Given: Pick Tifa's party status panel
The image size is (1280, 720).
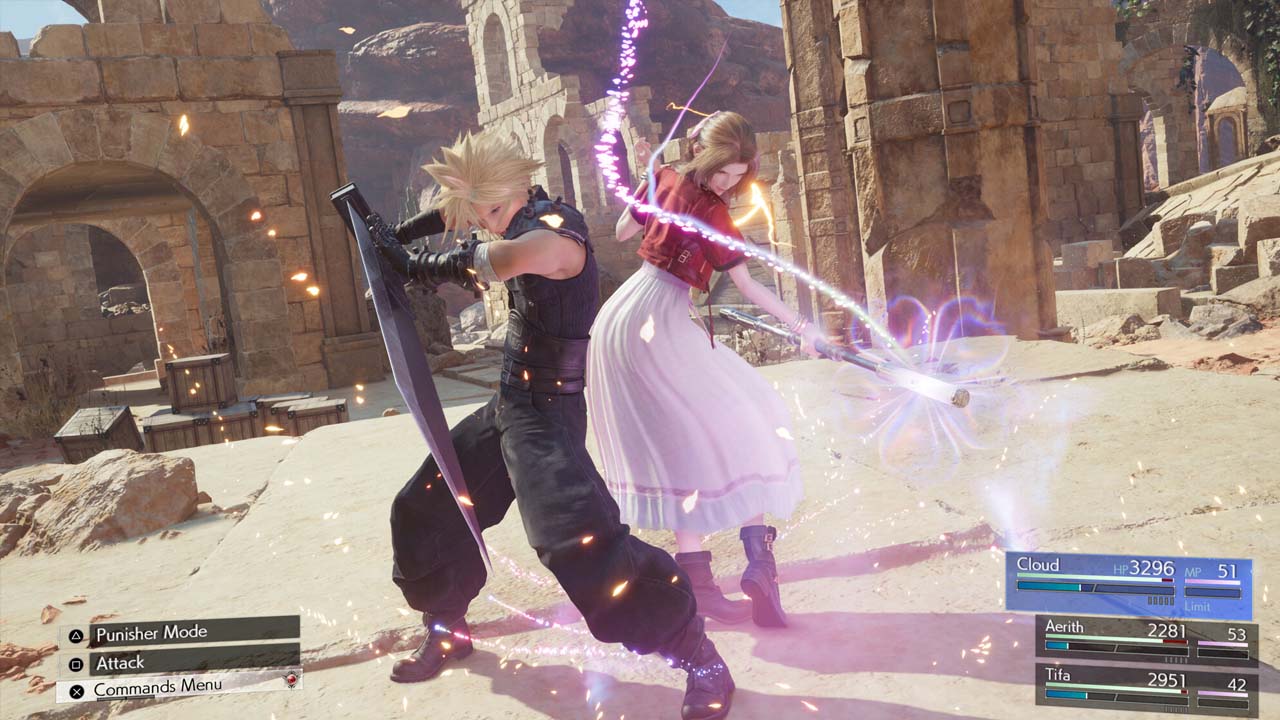Looking at the screenshot, I should click(x=1146, y=689).
